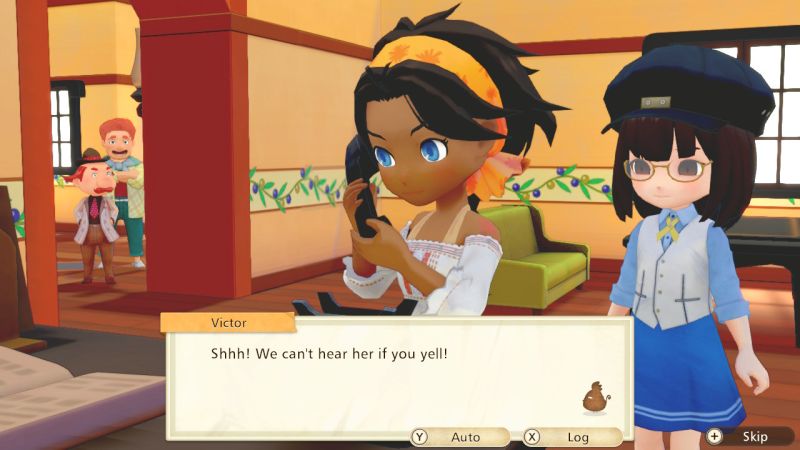Enable Auto dialogue advance

point(457,437)
